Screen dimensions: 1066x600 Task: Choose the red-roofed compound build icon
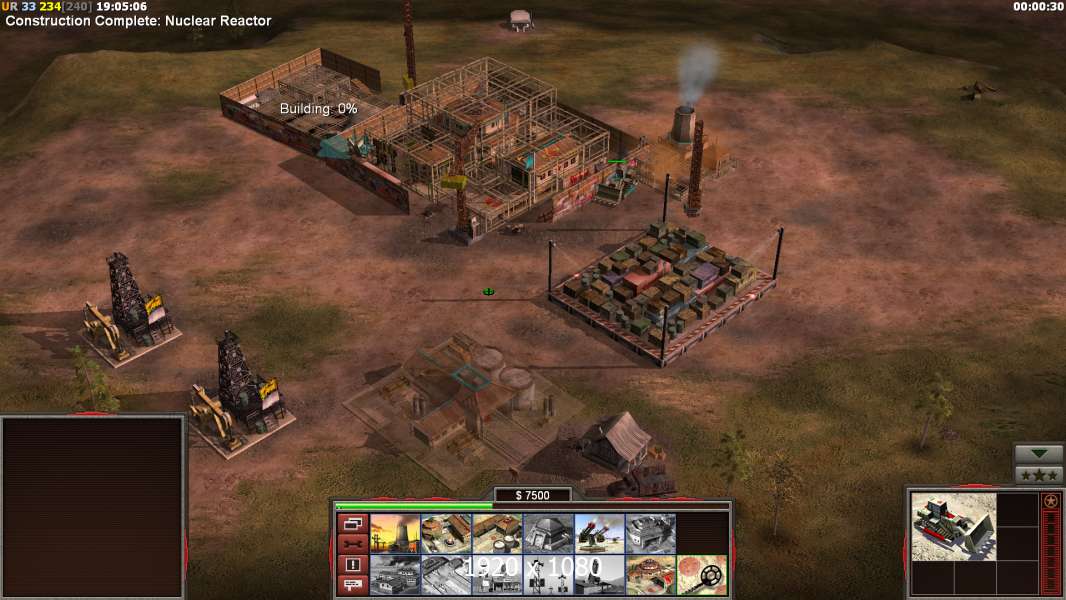pyautogui.click(x=650, y=575)
